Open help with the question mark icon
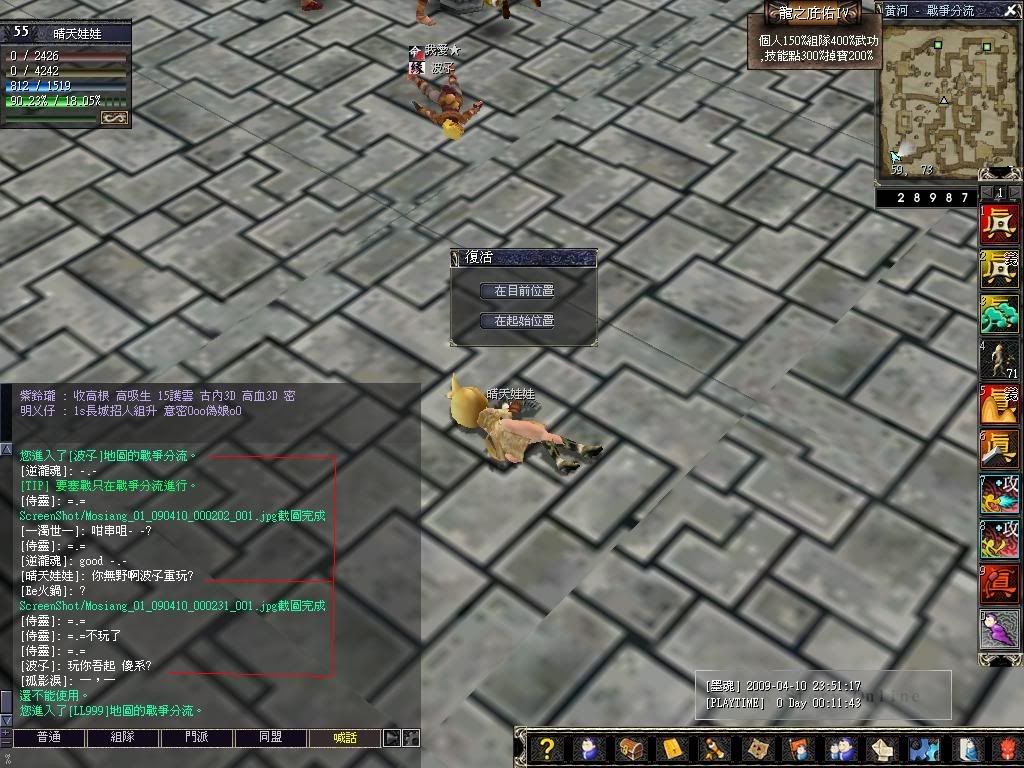 546,748
